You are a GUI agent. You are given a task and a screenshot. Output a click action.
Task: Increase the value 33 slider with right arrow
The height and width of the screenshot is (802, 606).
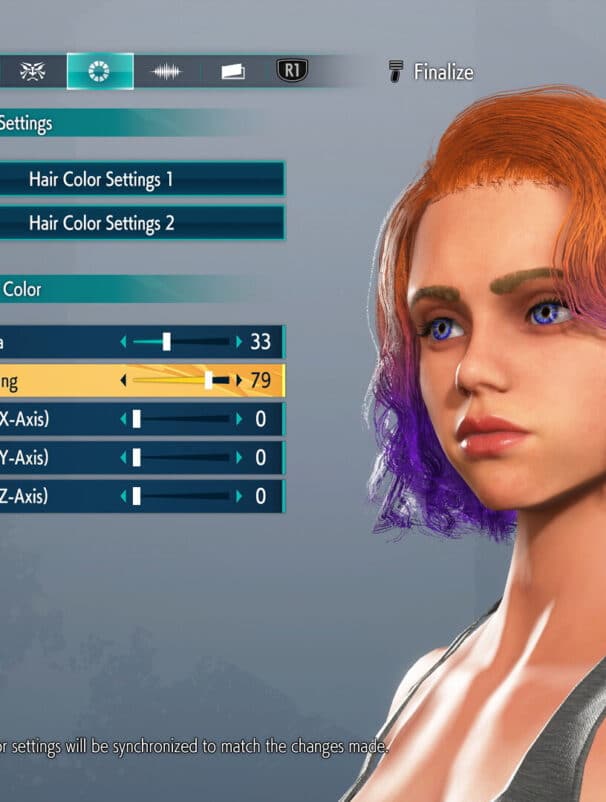(x=239, y=342)
